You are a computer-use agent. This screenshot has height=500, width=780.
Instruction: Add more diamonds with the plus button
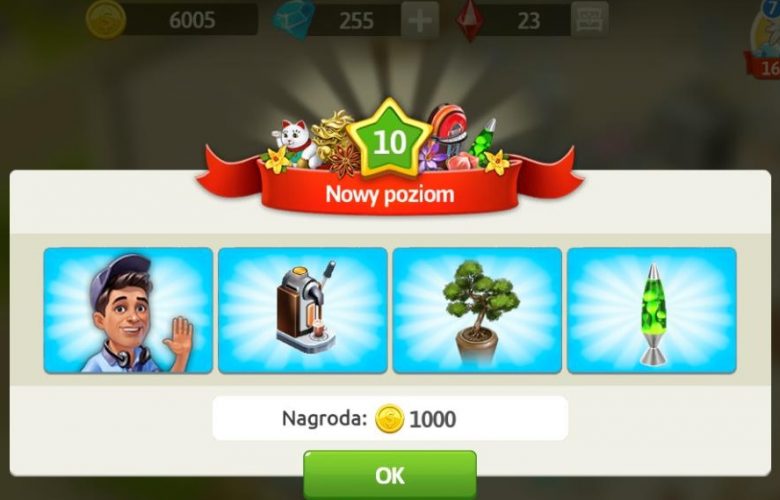click(x=419, y=20)
